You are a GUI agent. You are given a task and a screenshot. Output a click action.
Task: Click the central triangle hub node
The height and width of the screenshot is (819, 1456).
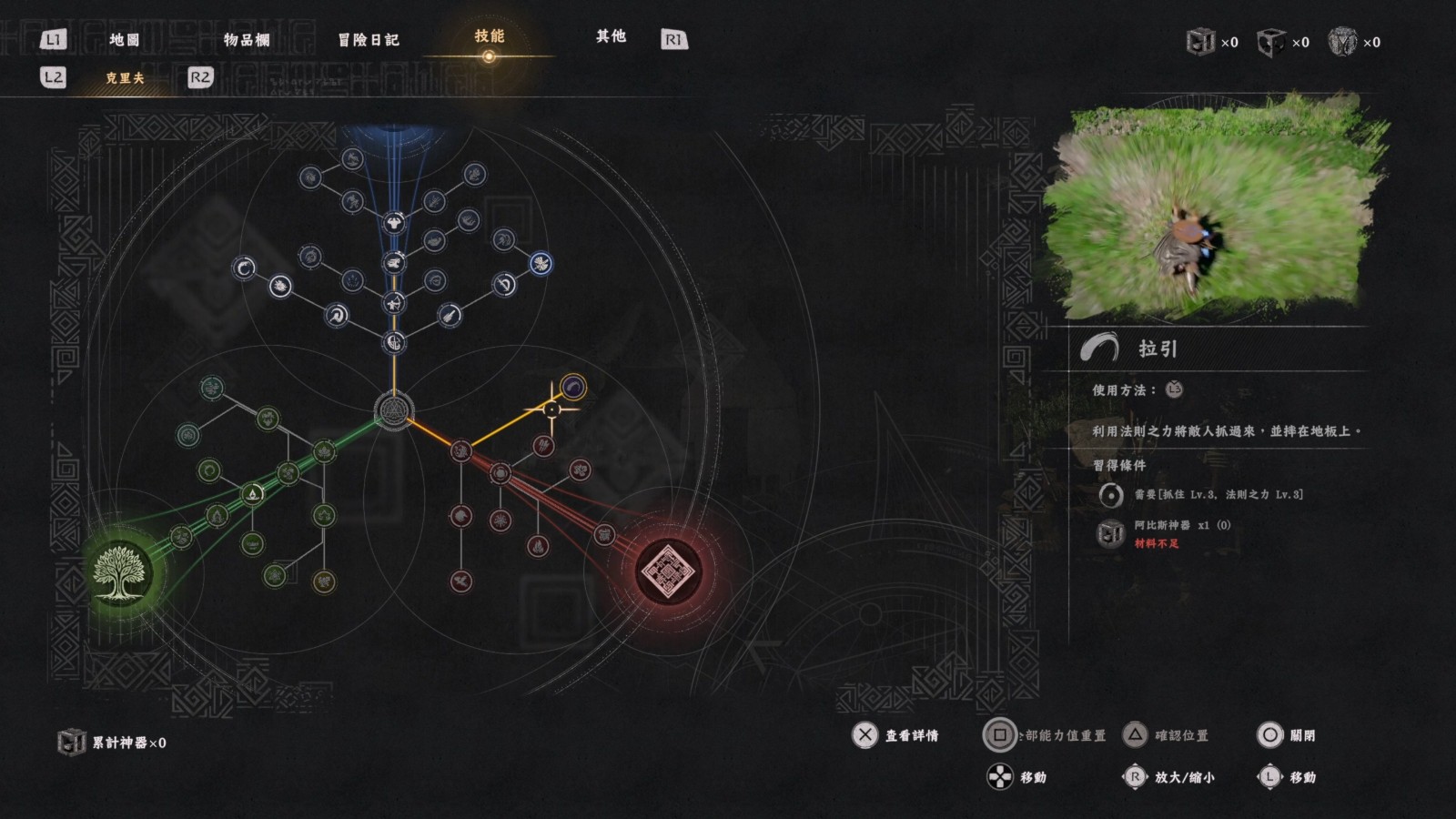click(394, 411)
